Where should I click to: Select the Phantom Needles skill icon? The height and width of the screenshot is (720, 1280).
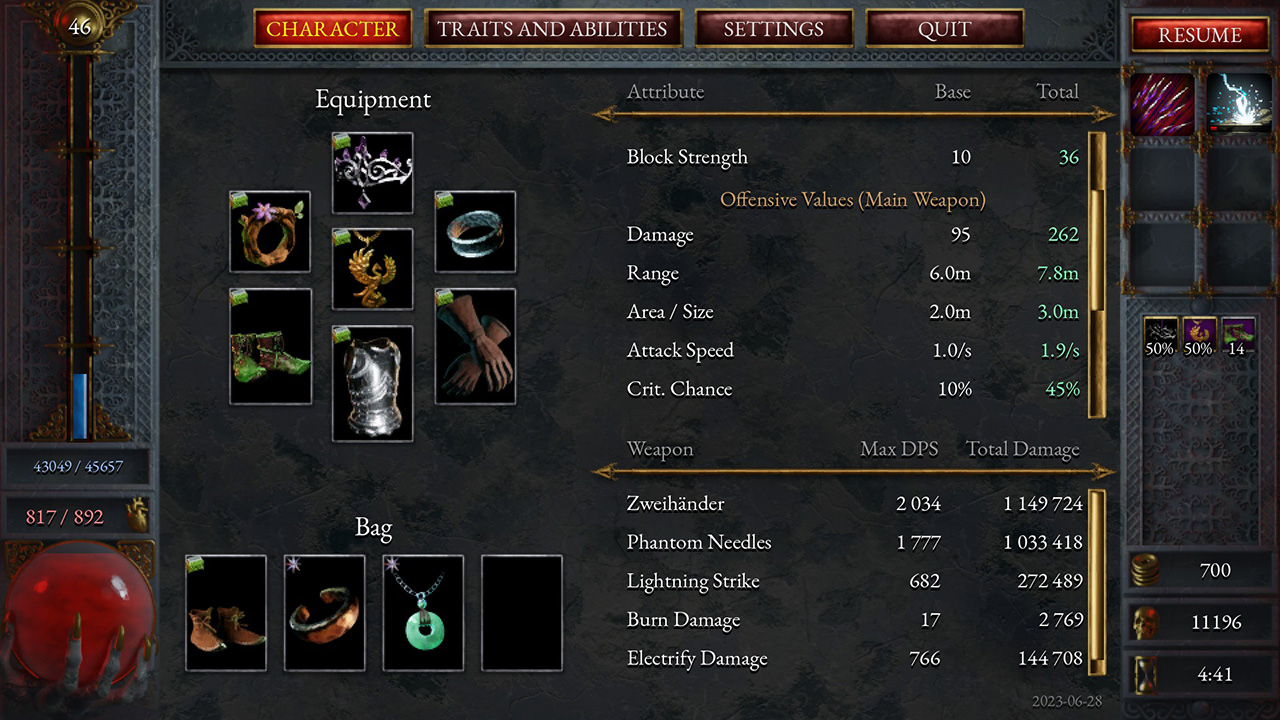[x=1160, y=103]
